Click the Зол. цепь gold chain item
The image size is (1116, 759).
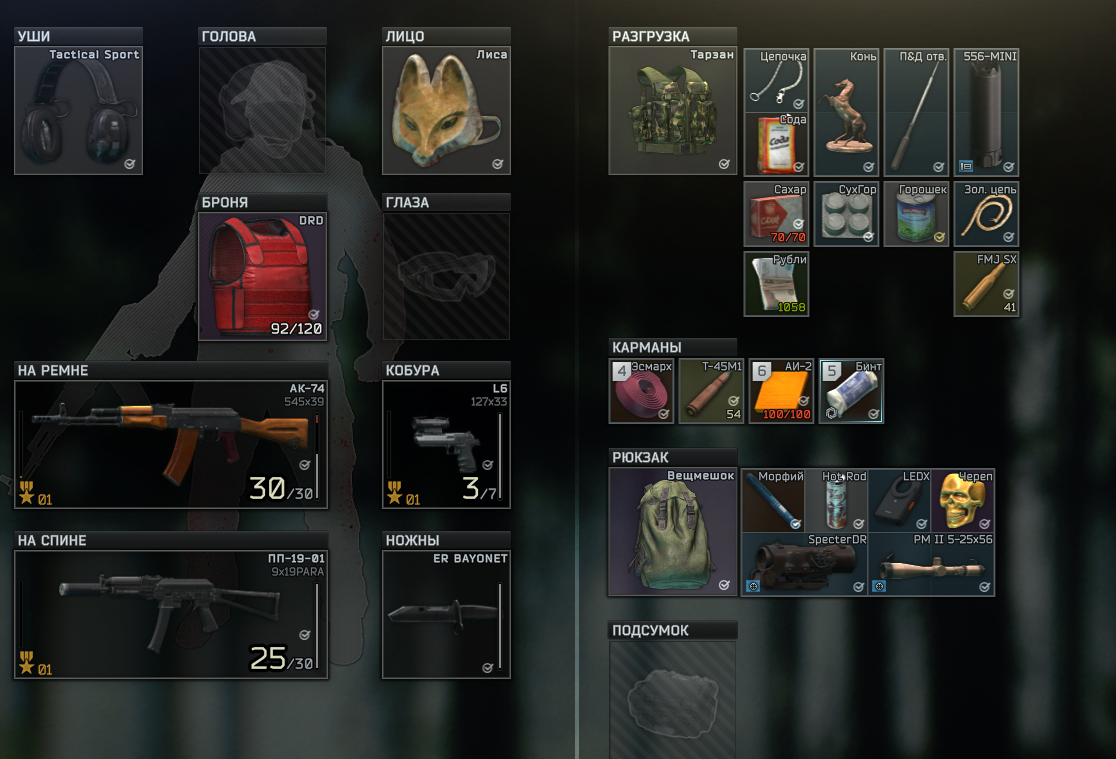pyautogui.click(x=986, y=214)
